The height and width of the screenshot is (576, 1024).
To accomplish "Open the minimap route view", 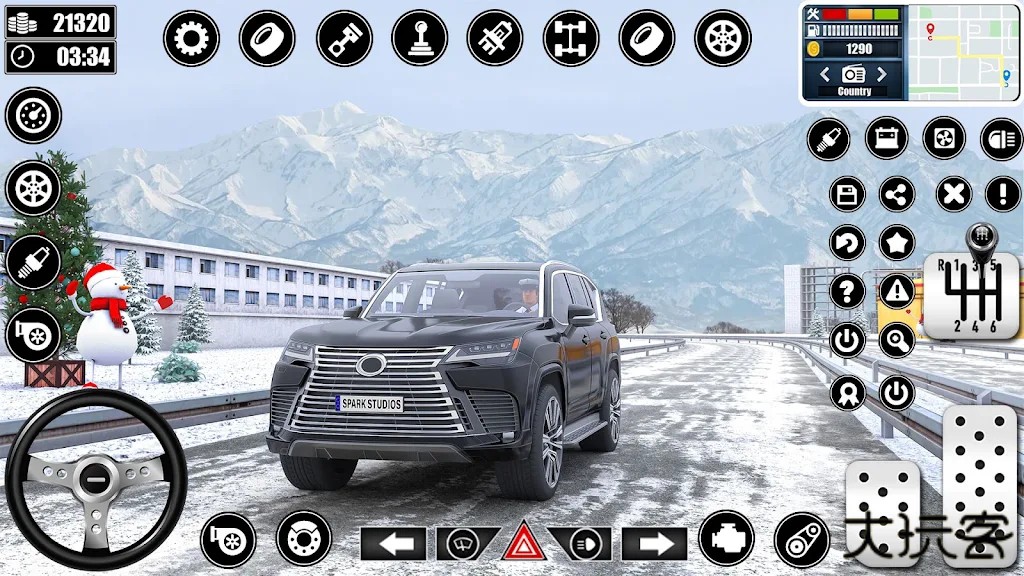I will click(x=963, y=52).
